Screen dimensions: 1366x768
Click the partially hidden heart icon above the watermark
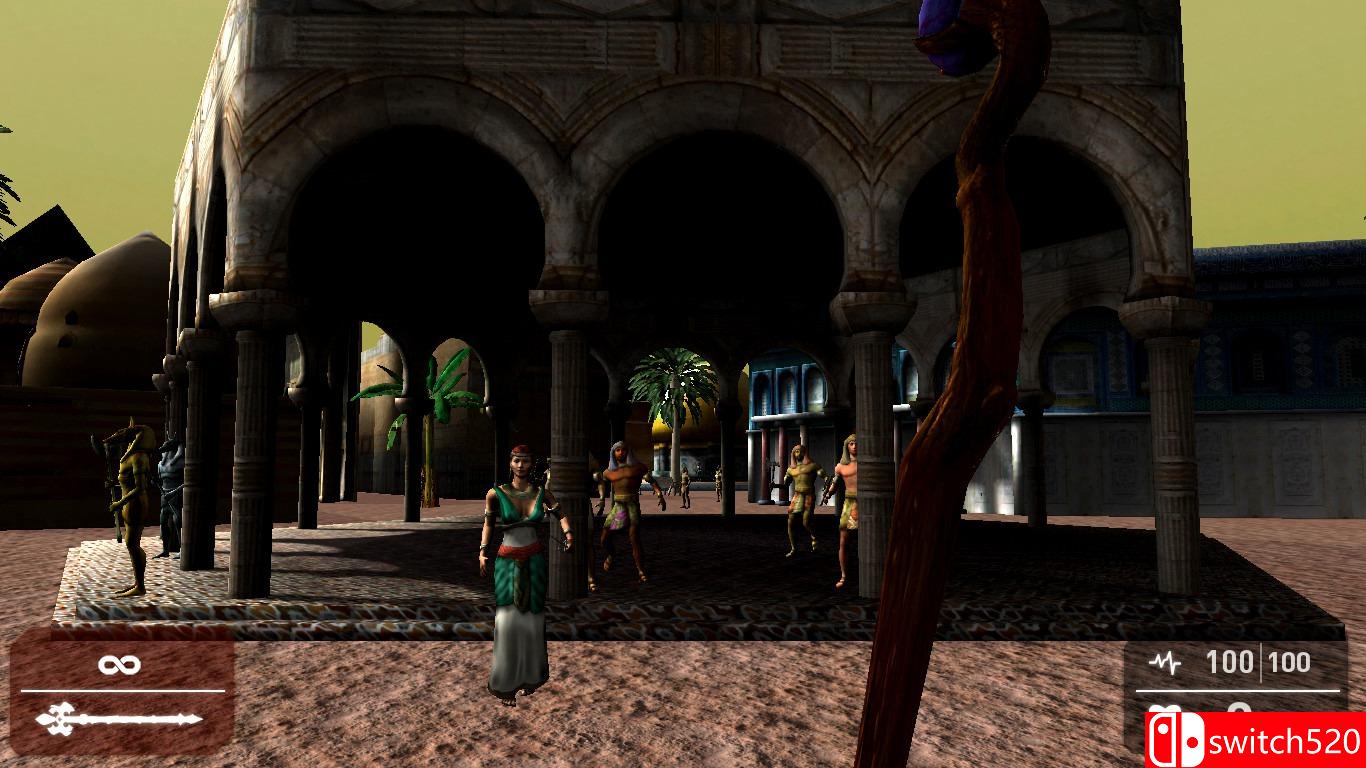(1165, 708)
